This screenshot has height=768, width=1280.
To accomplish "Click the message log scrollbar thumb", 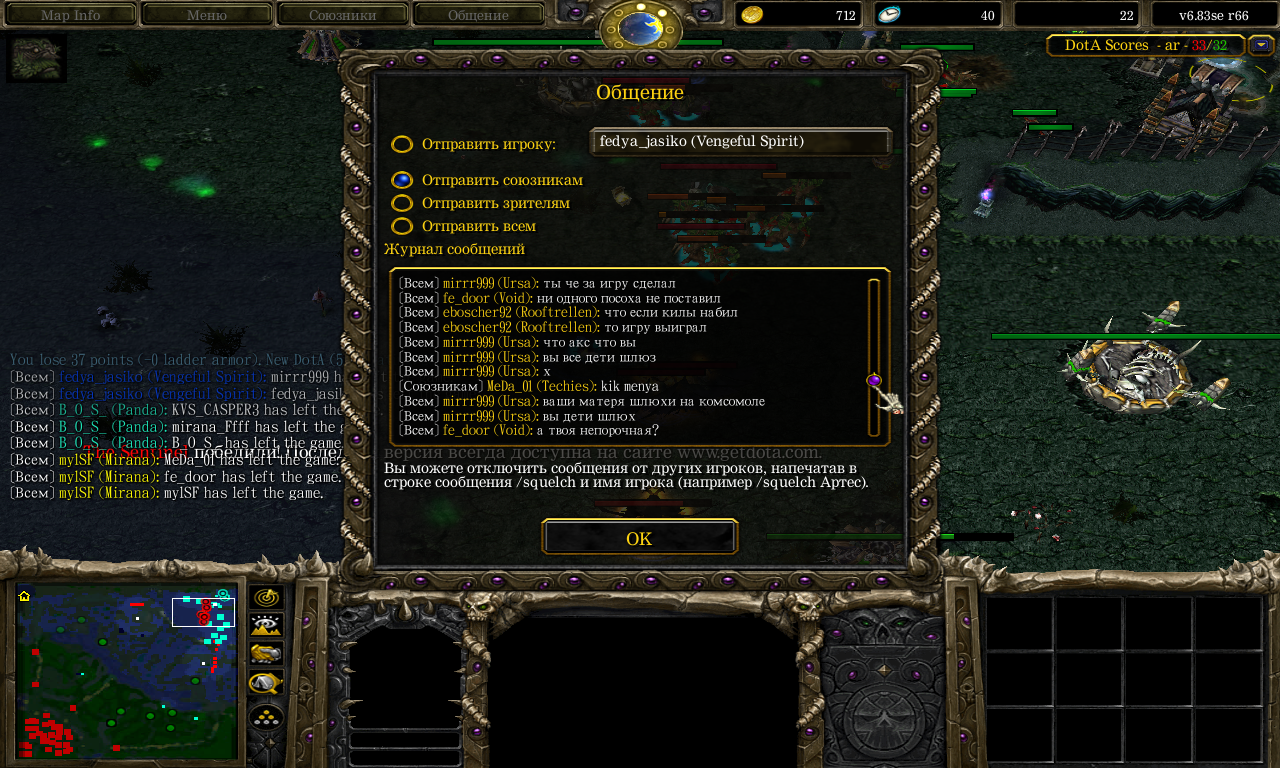I will [874, 380].
